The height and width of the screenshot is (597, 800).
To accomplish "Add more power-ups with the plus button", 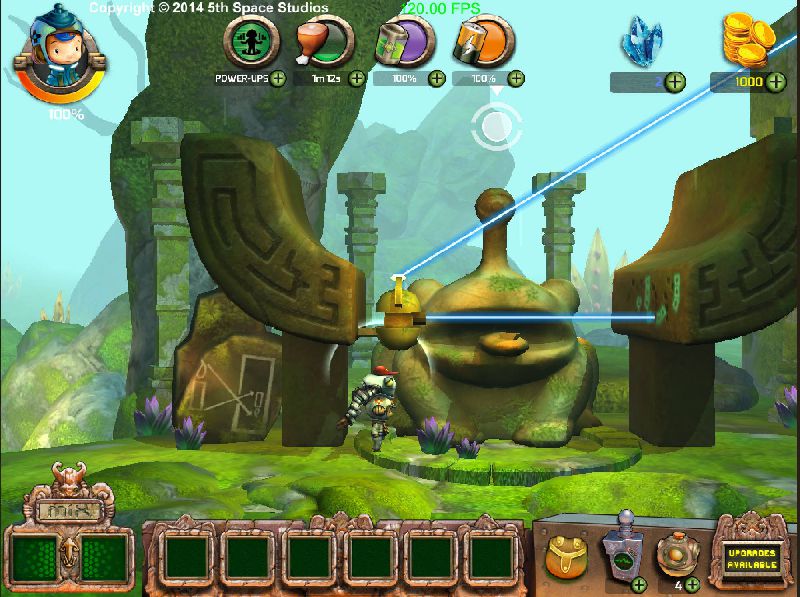I will tap(277, 78).
